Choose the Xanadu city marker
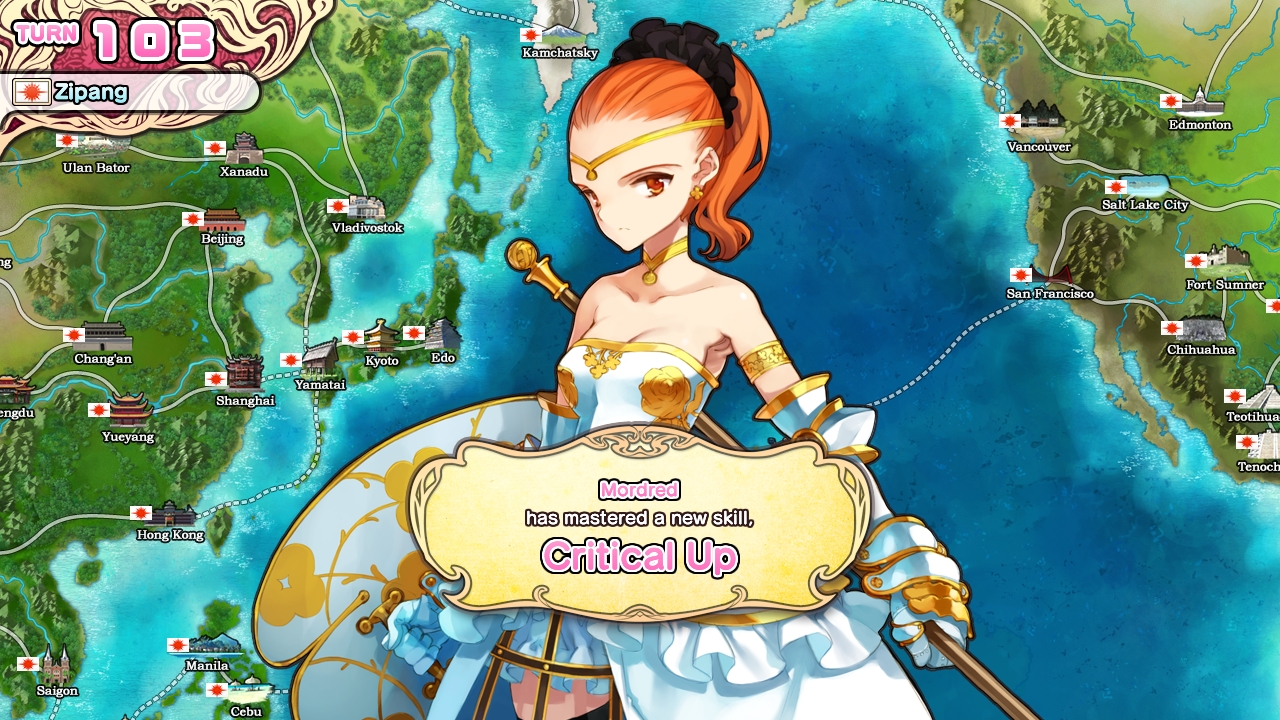Screen dimensions: 1280x720 click(x=244, y=151)
